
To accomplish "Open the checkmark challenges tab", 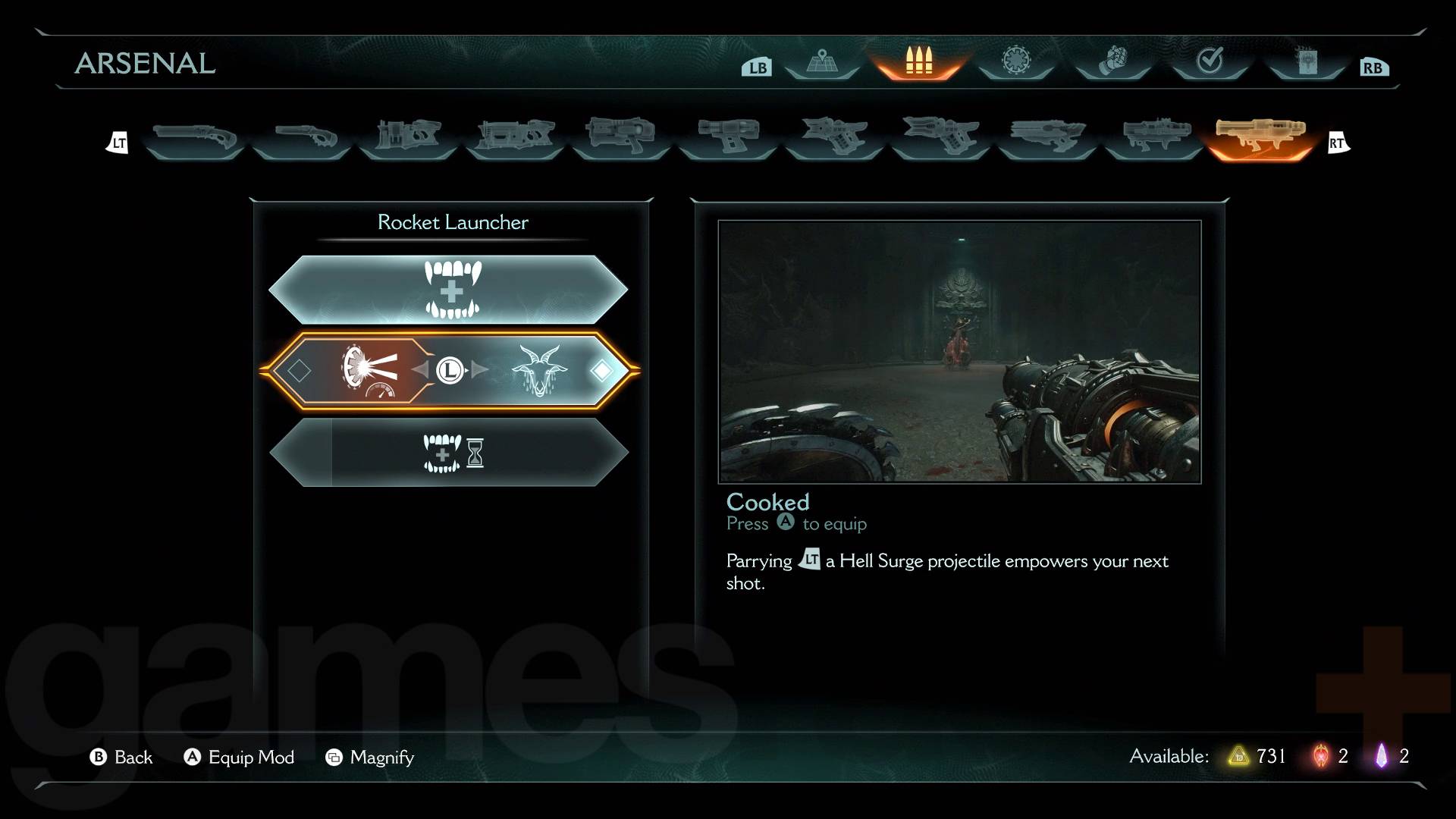I will point(1210,61).
